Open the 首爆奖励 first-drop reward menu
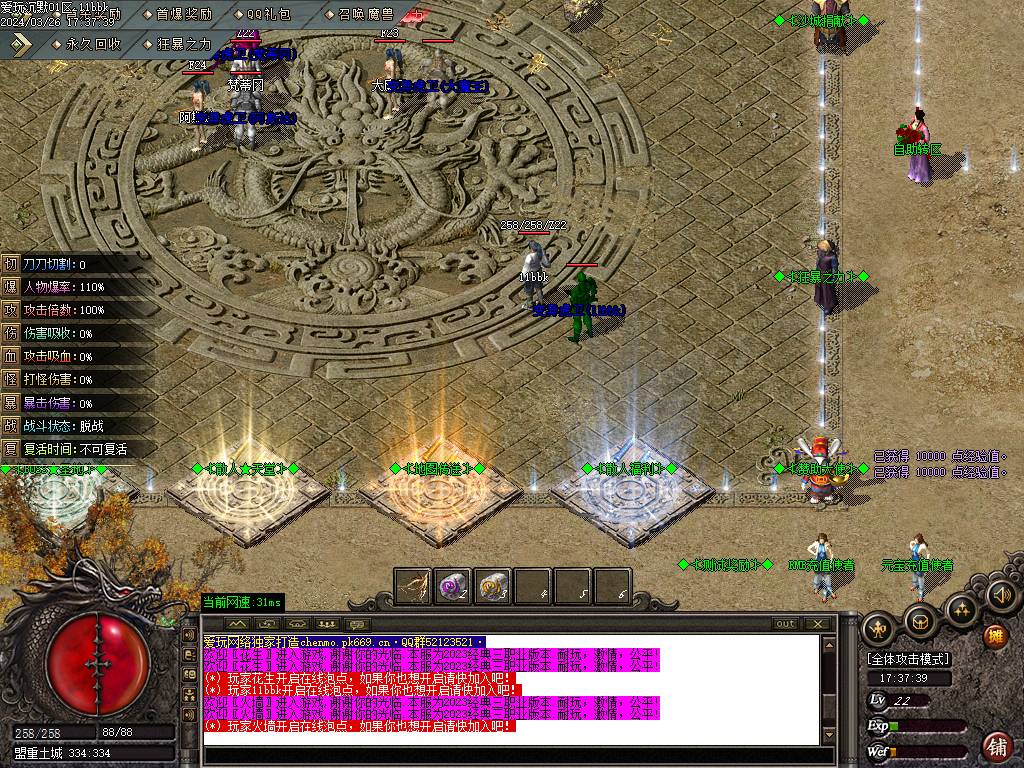 click(178, 14)
